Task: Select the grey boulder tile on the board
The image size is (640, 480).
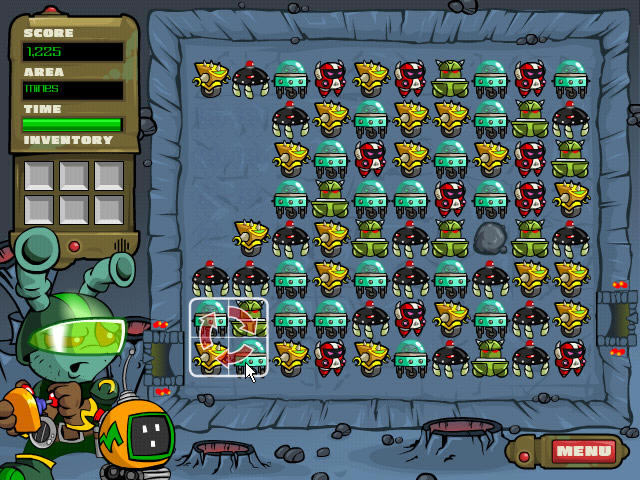Action: pos(490,237)
